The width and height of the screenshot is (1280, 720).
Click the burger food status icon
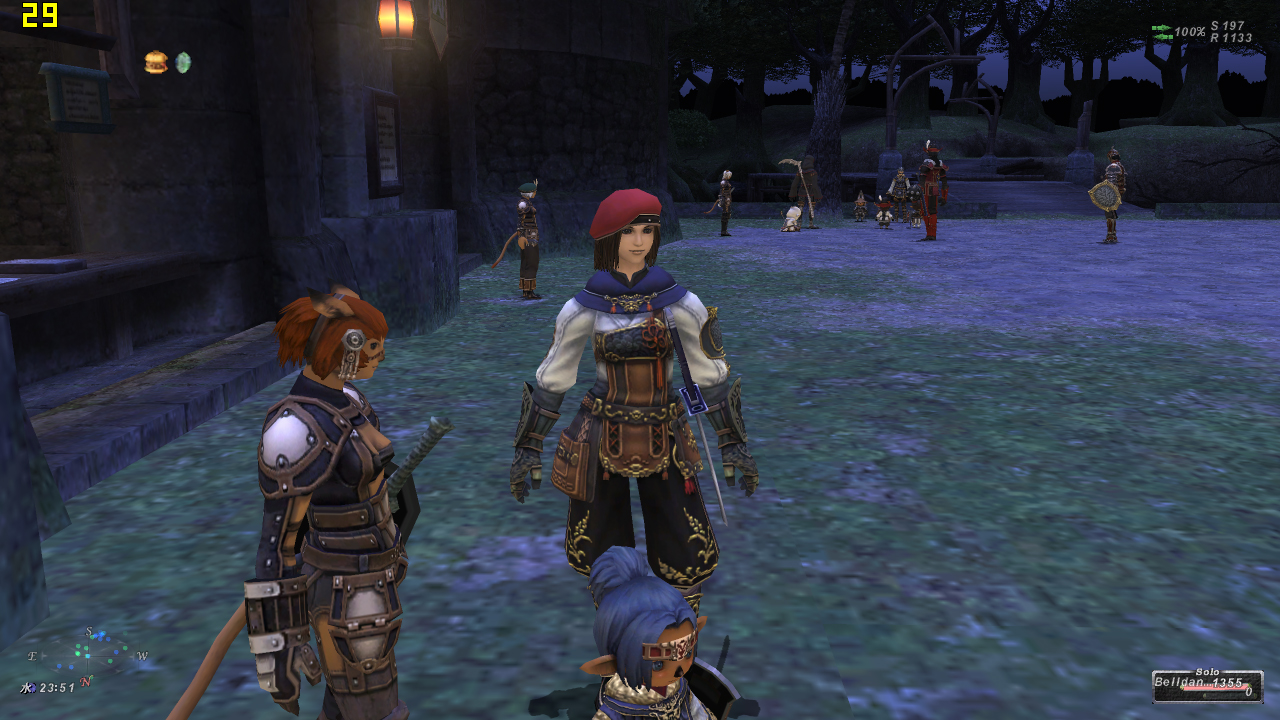pyautogui.click(x=155, y=62)
